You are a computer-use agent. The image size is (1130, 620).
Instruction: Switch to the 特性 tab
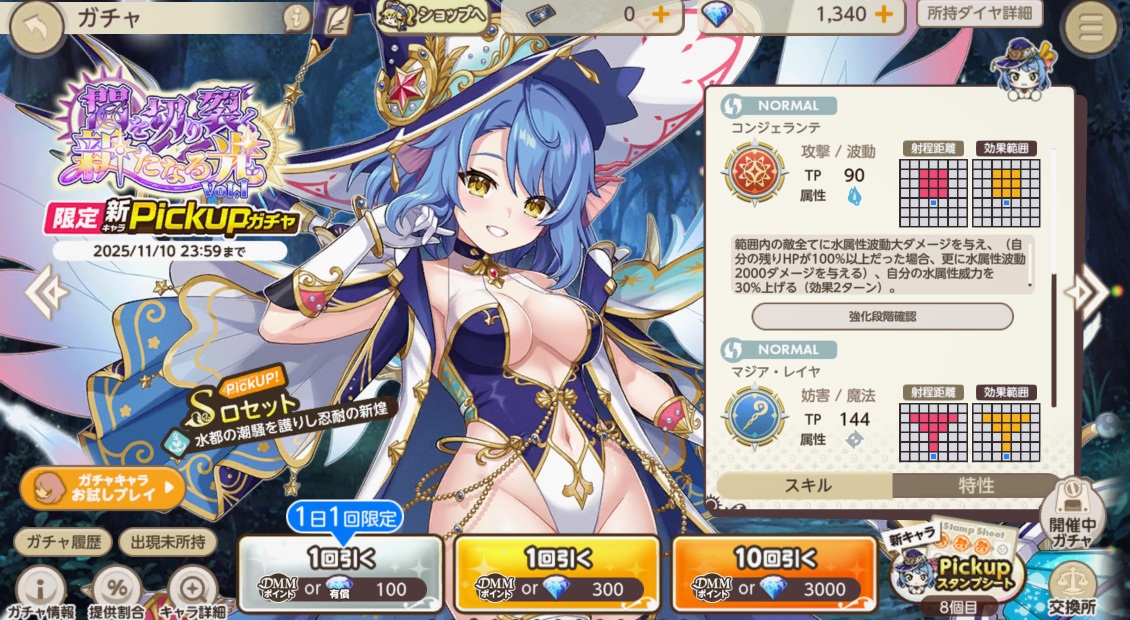(x=976, y=486)
